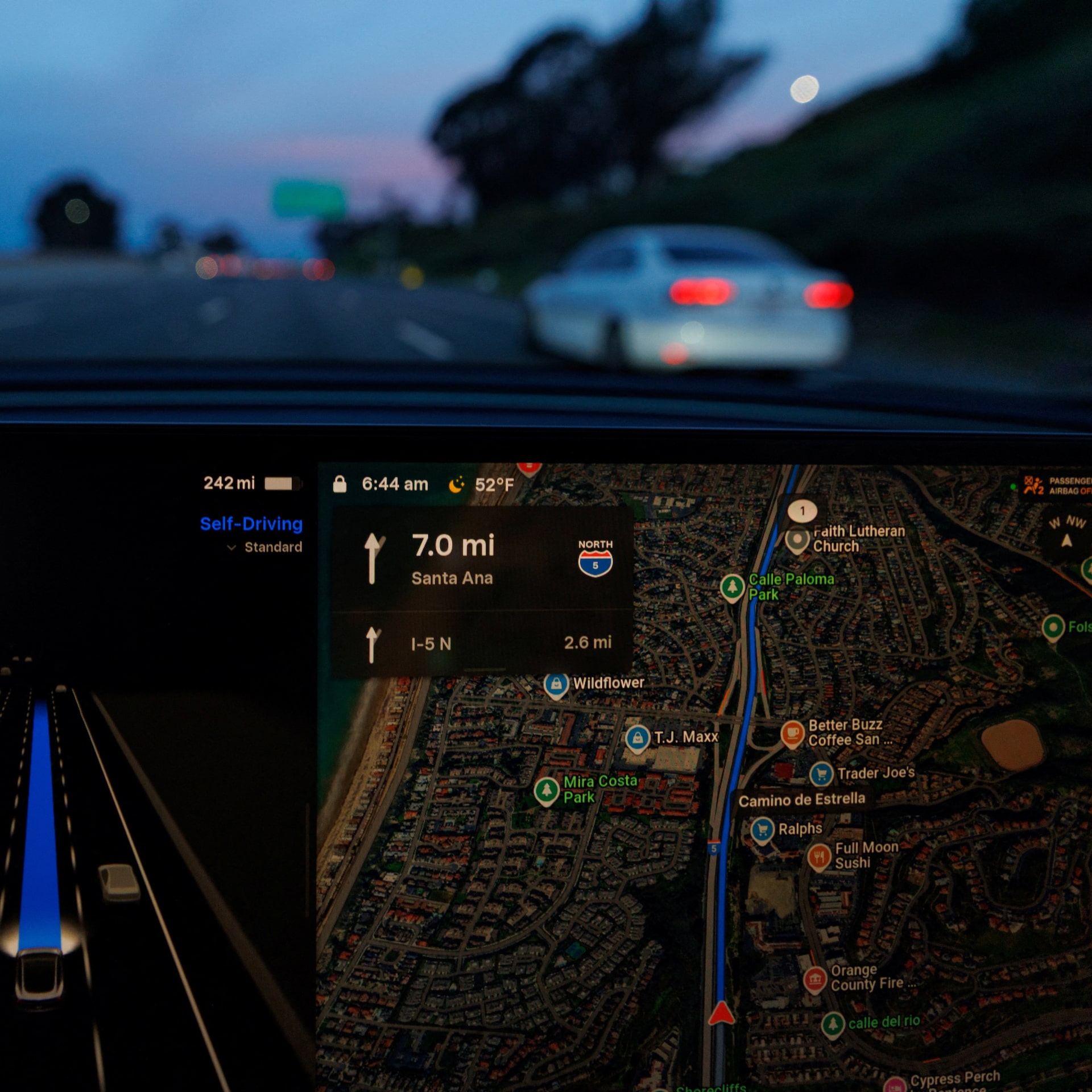1092x1092 pixels.
Task: Pick the Better Buzz Coffee marker
Action: pos(792,733)
